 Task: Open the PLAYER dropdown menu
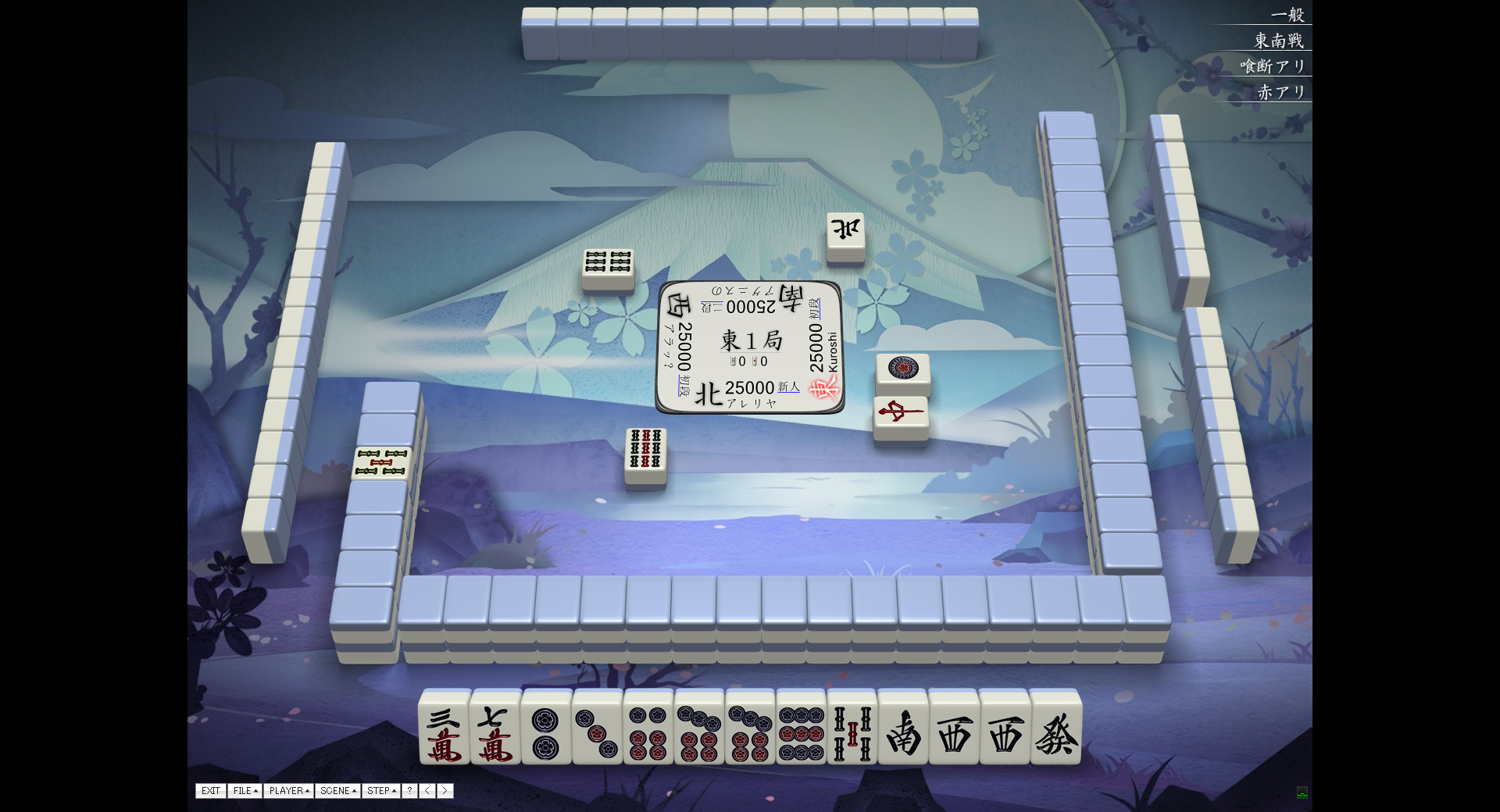tap(289, 791)
